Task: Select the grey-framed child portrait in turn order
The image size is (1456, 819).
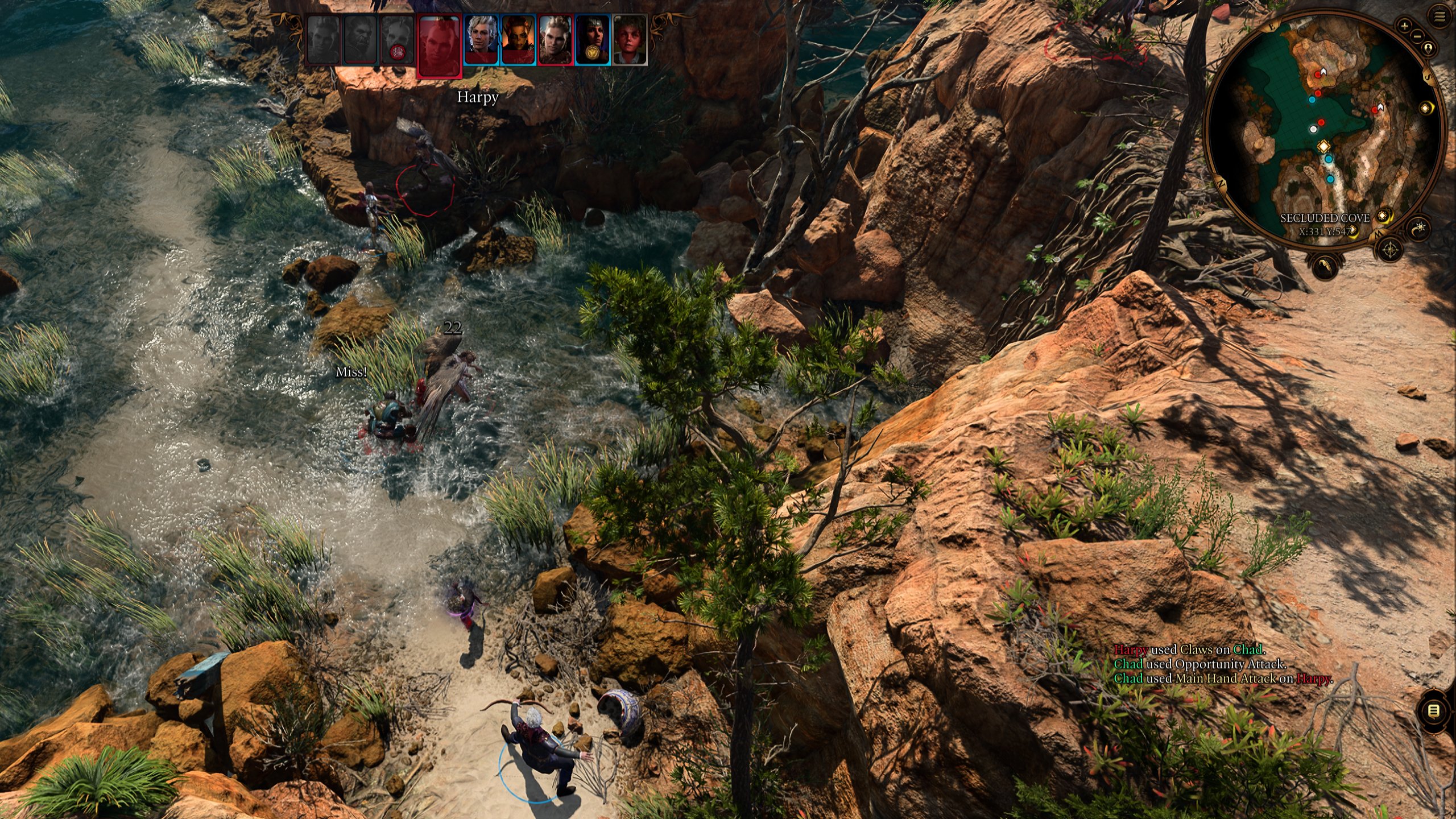Action: pyautogui.click(x=630, y=39)
